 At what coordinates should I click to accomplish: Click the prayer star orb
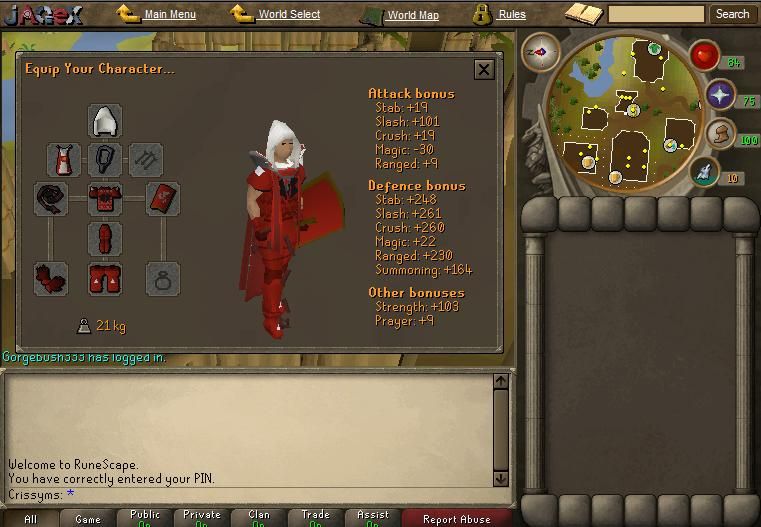720,95
